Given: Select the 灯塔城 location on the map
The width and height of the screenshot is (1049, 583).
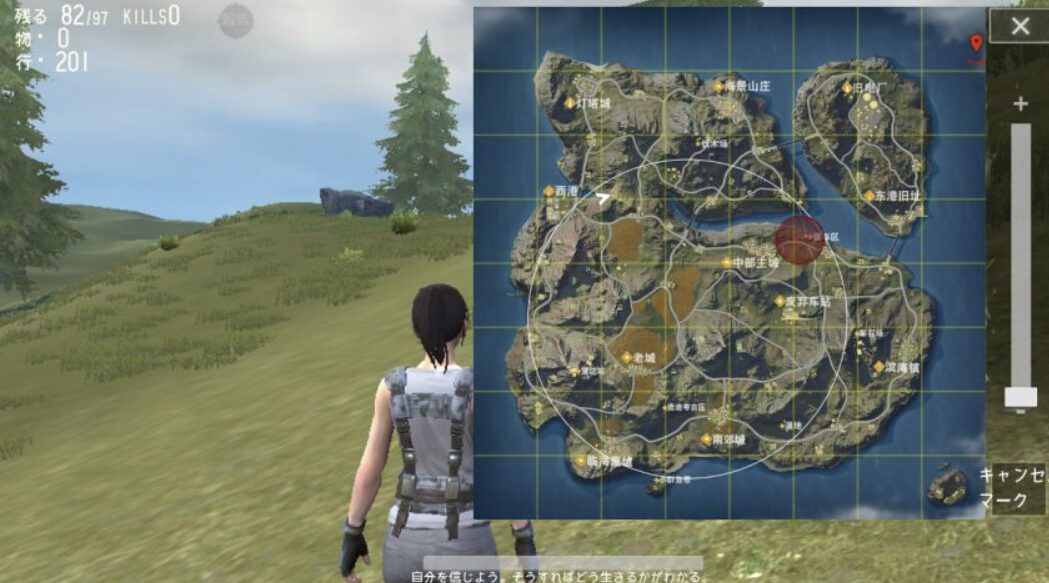Looking at the screenshot, I should (588, 102).
